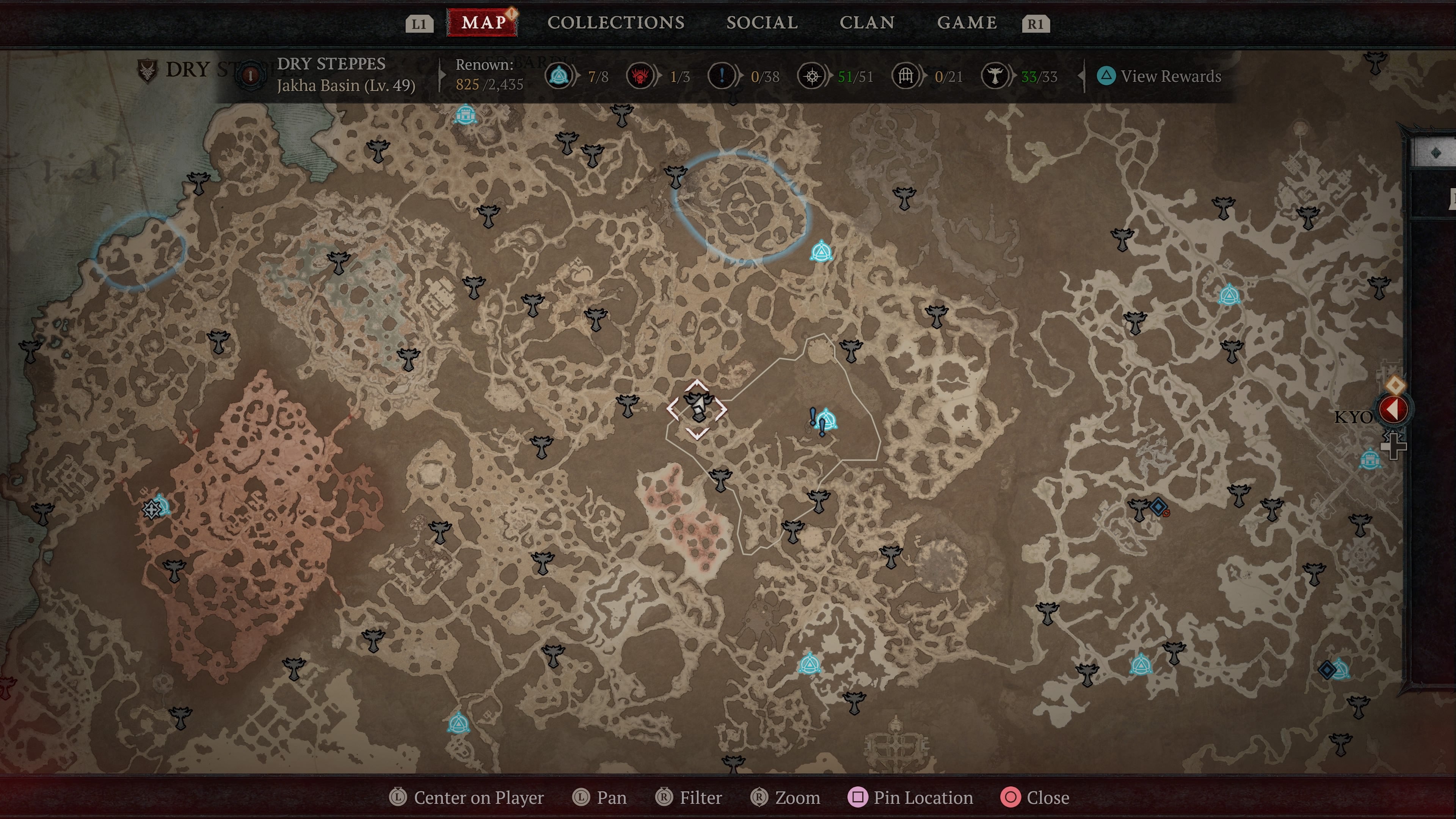Select the waypoints counter icon showing 7/8

559,76
